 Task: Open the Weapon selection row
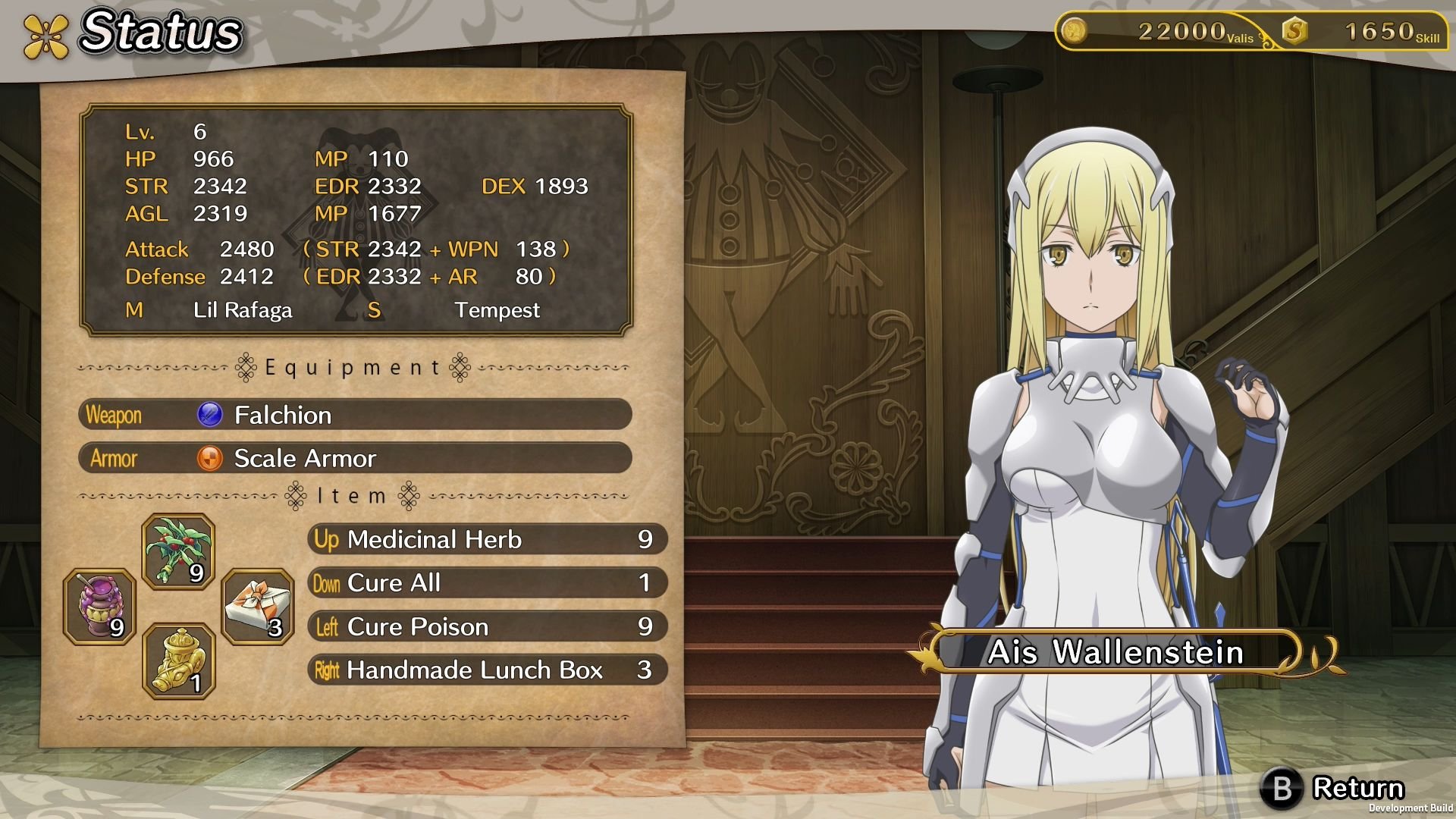coord(356,415)
